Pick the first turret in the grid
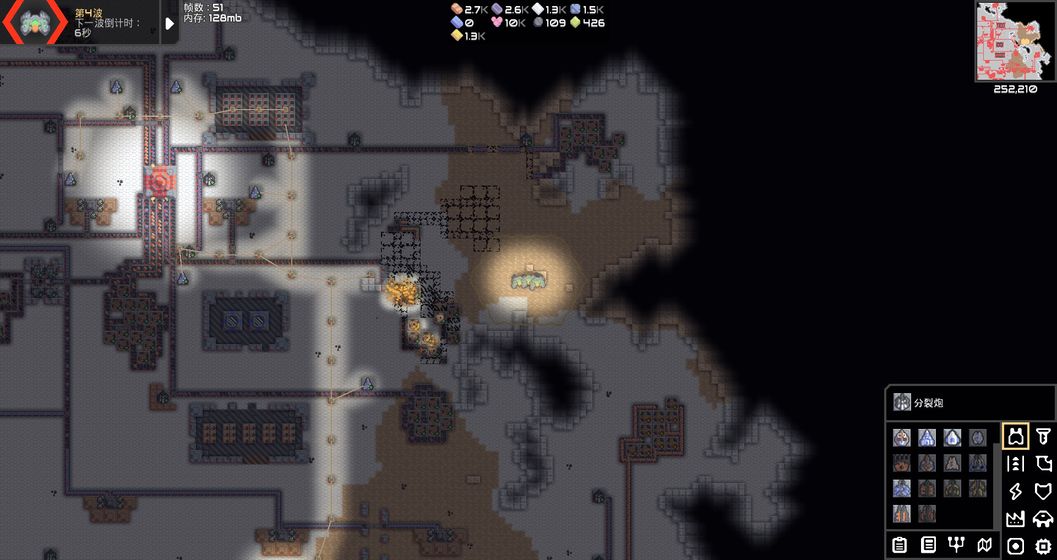Image resolution: width=1057 pixels, height=560 pixels. click(x=902, y=437)
